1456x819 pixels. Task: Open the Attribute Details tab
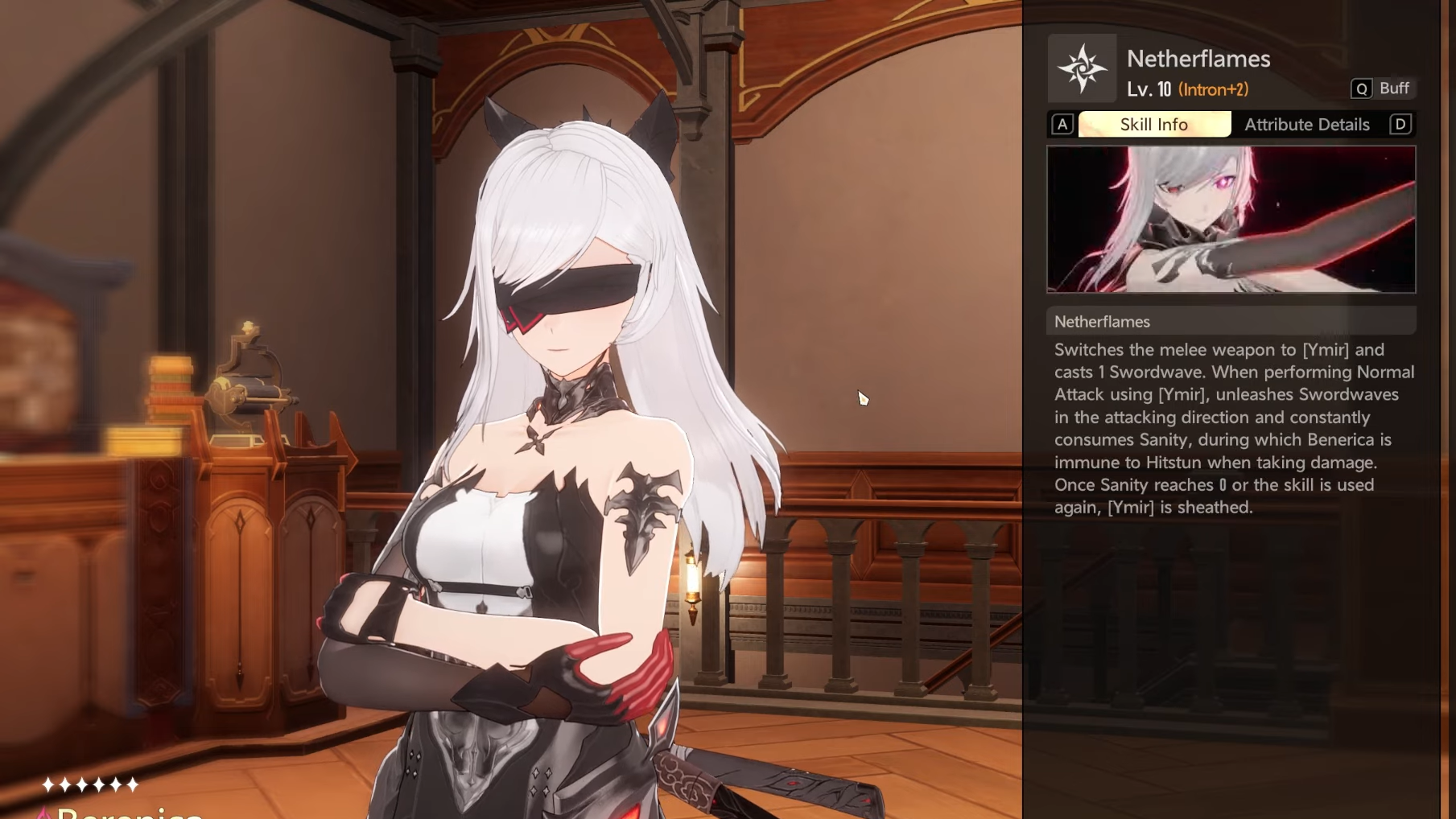[1306, 125]
